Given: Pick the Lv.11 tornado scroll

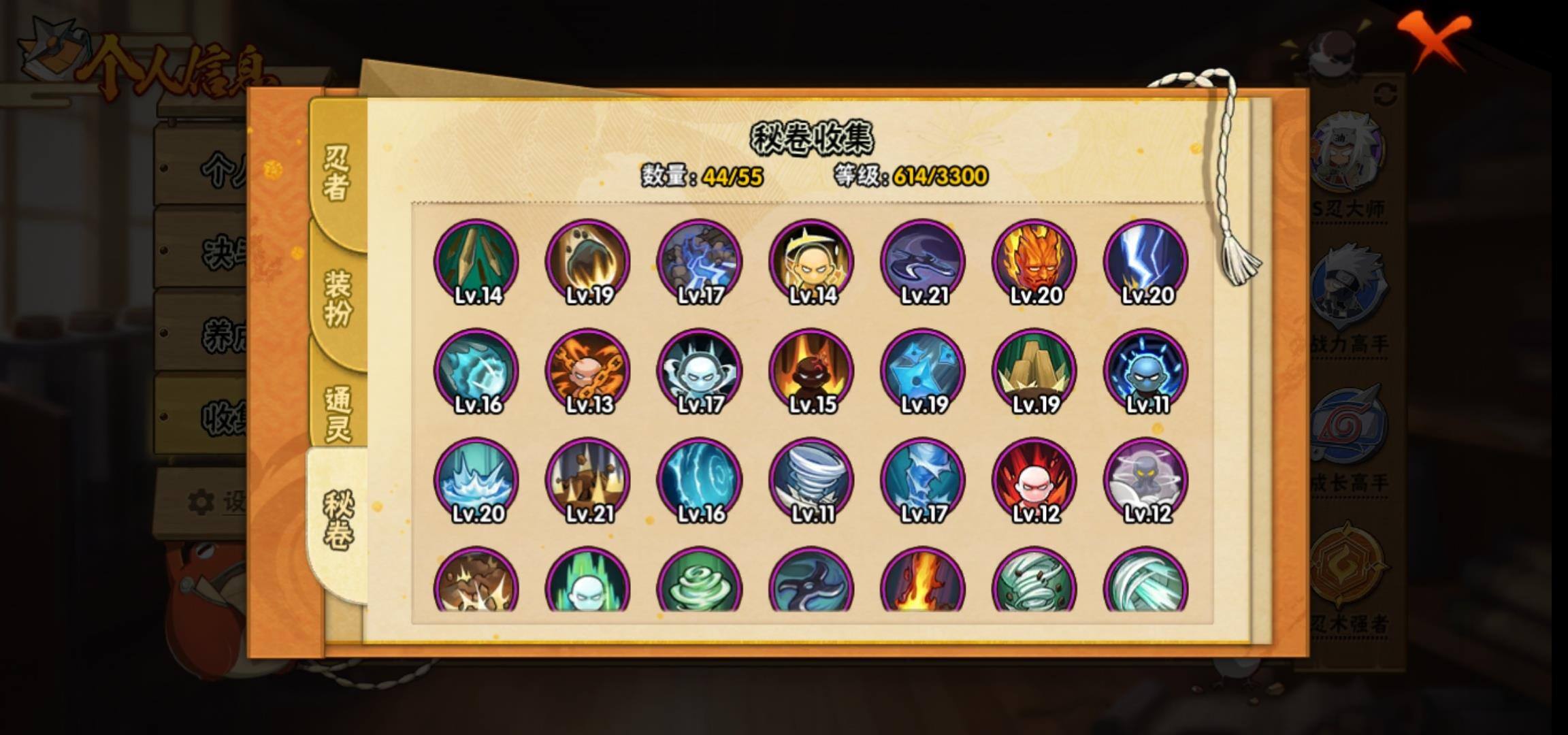Looking at the screenshot, I should point(811,480).
